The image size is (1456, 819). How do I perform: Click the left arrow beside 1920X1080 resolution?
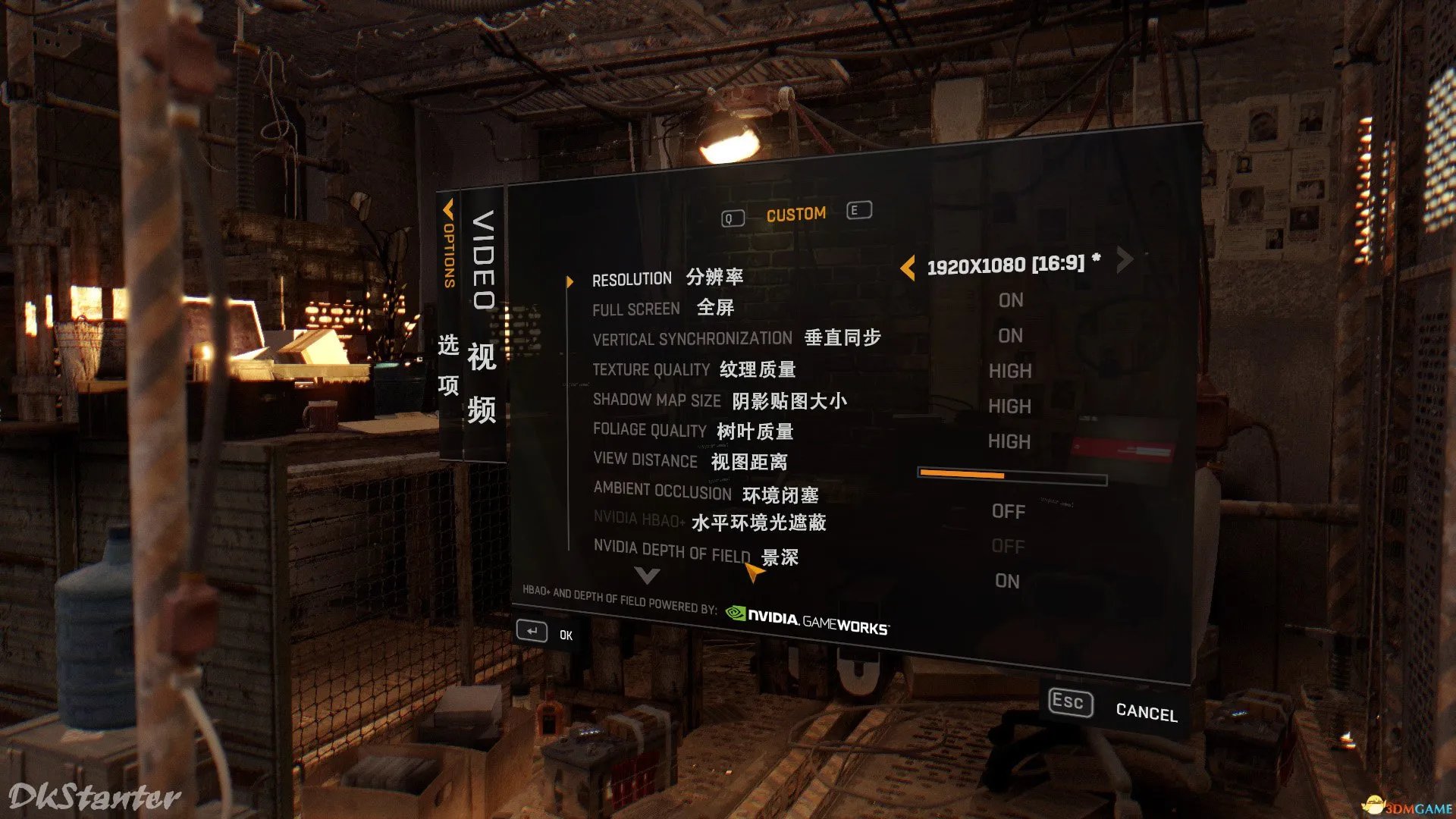coord(907,268)
